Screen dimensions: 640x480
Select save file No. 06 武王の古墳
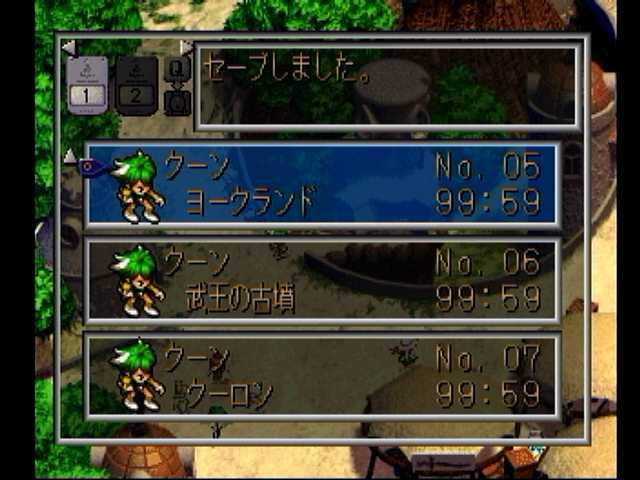click(322, 281)
